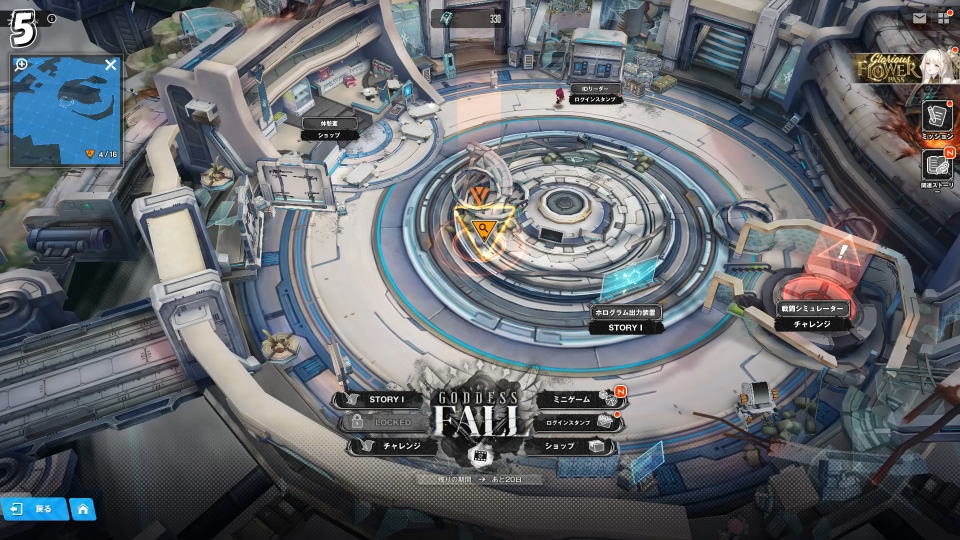Close the minimap panel
Screen dimensions: 960x540
(111, 65)
